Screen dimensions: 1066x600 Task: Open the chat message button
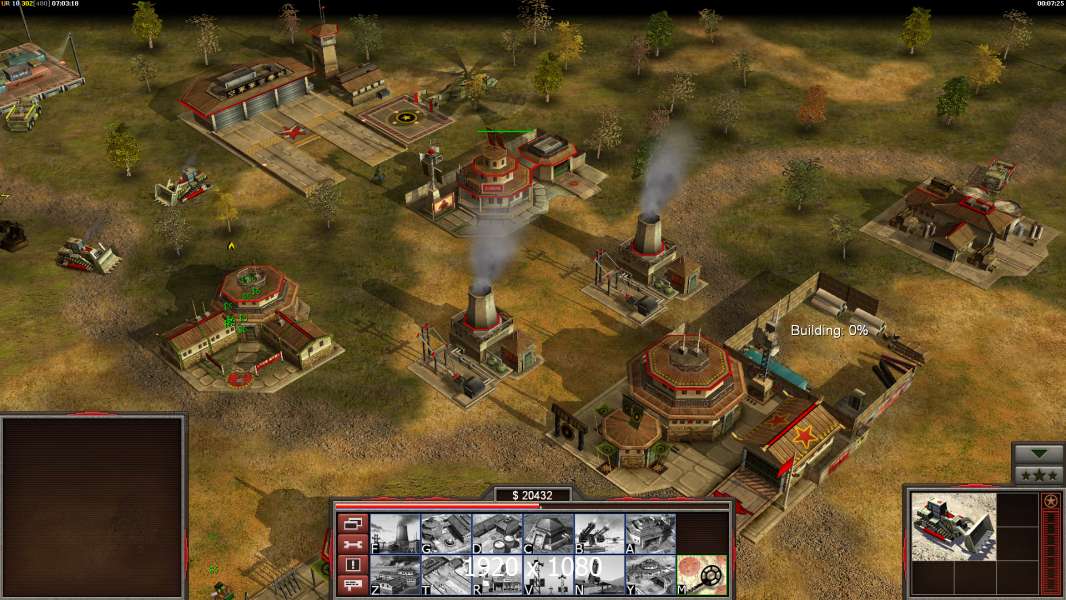coord(351,585)
